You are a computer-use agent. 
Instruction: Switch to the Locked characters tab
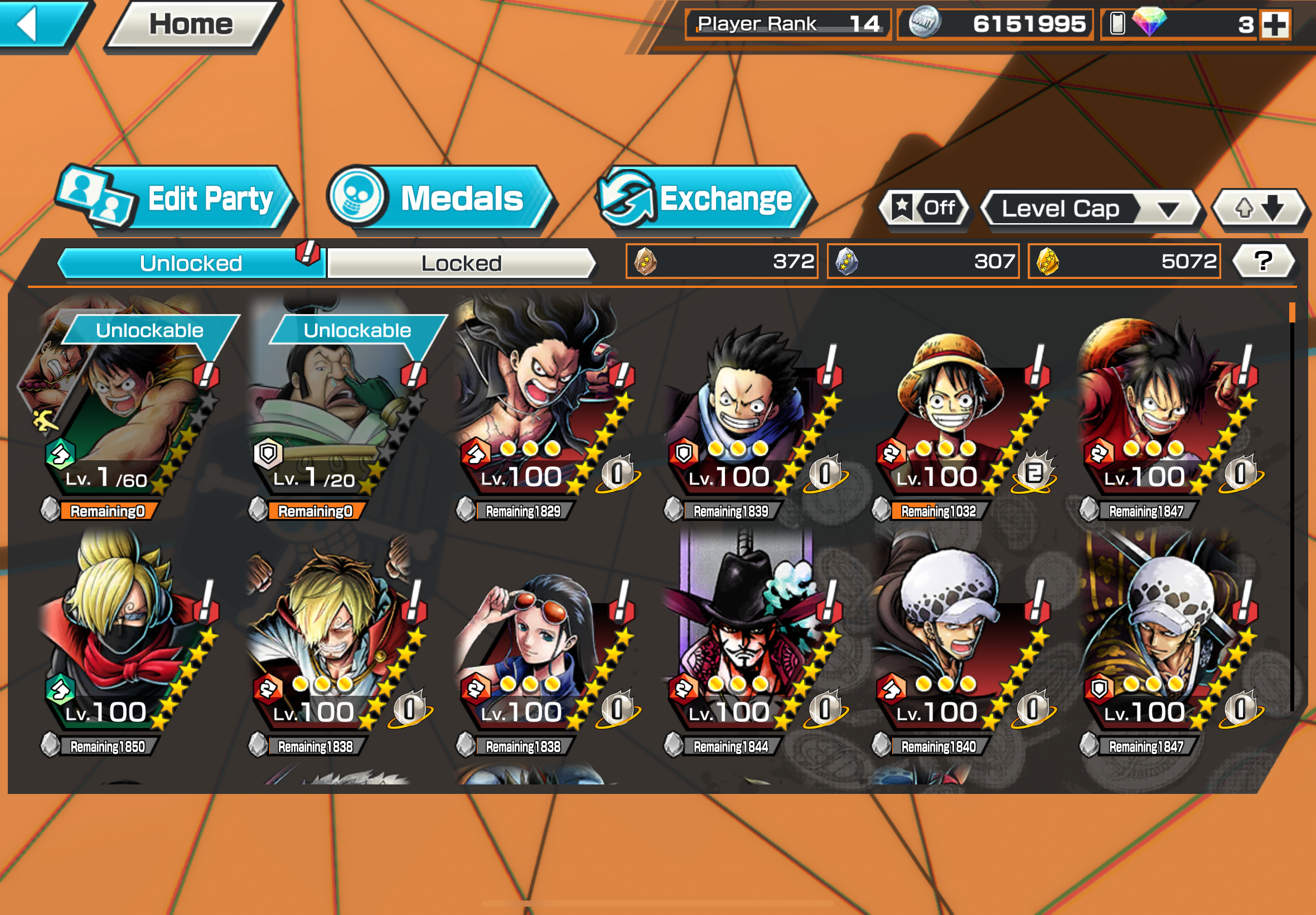pos(461,264)
